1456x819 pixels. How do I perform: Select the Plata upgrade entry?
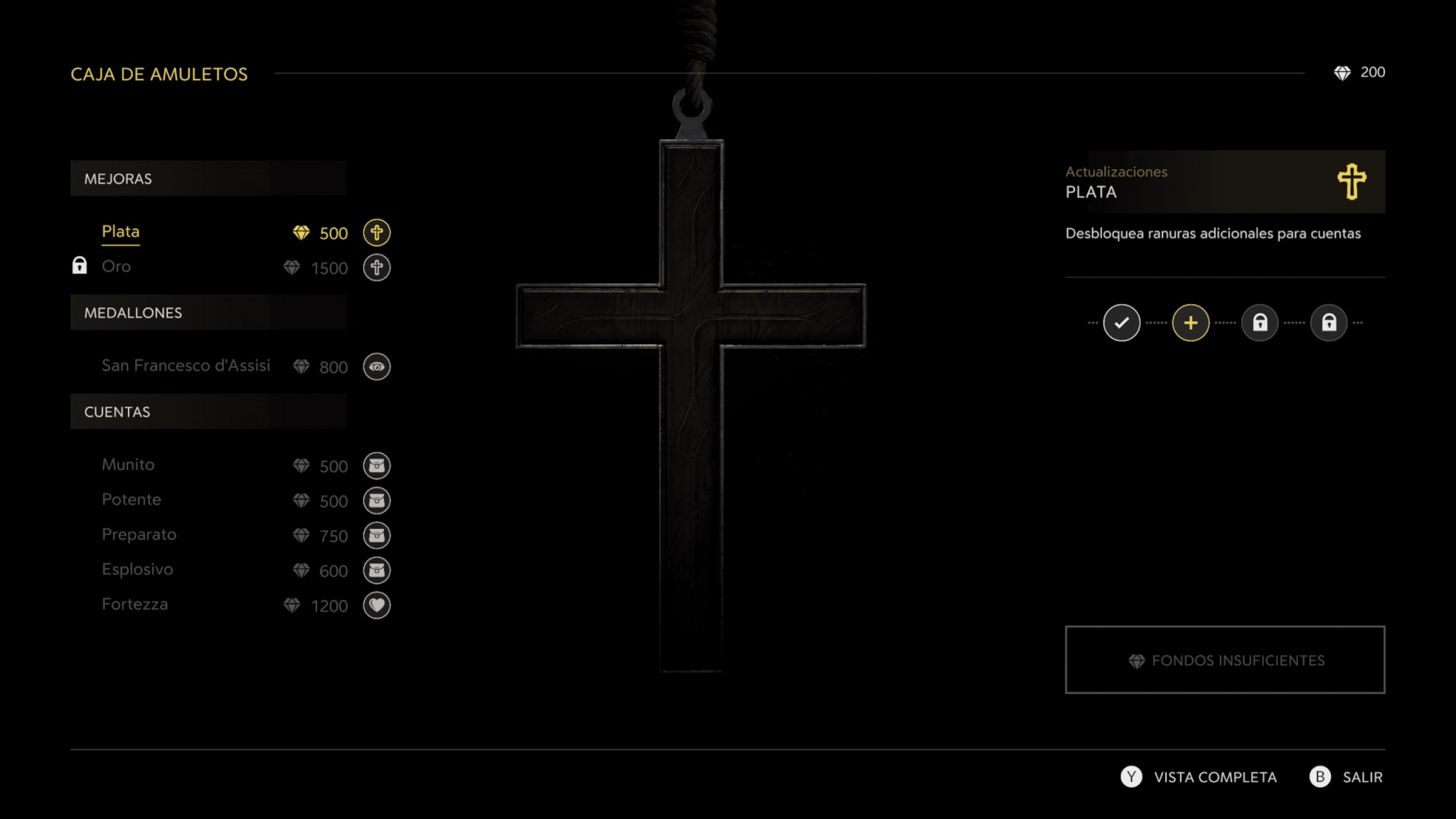pos(121,232)
